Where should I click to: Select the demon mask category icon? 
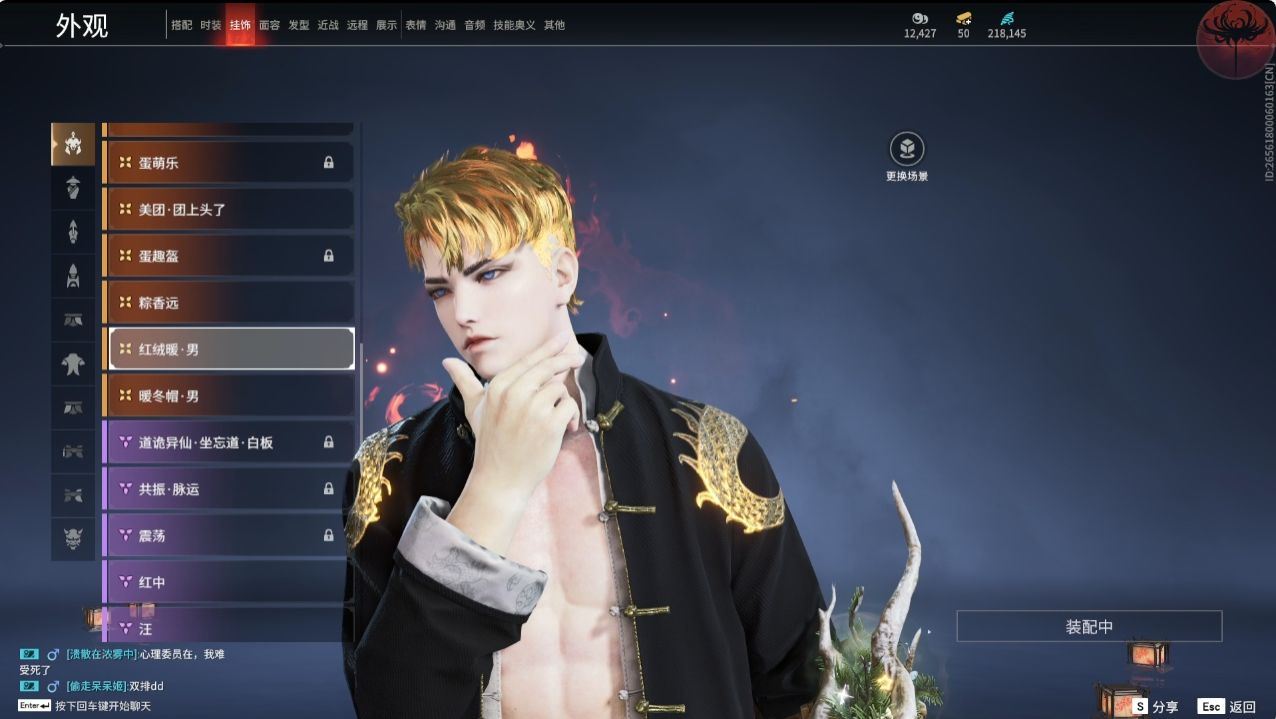[x=73, y=537]
